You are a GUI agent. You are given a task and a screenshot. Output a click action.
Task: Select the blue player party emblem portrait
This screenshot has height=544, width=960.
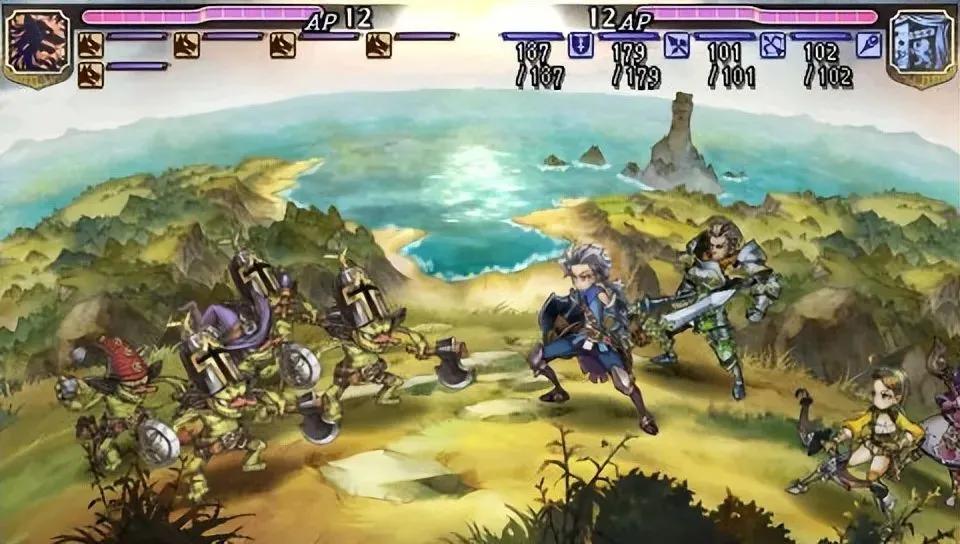point(921,47)
